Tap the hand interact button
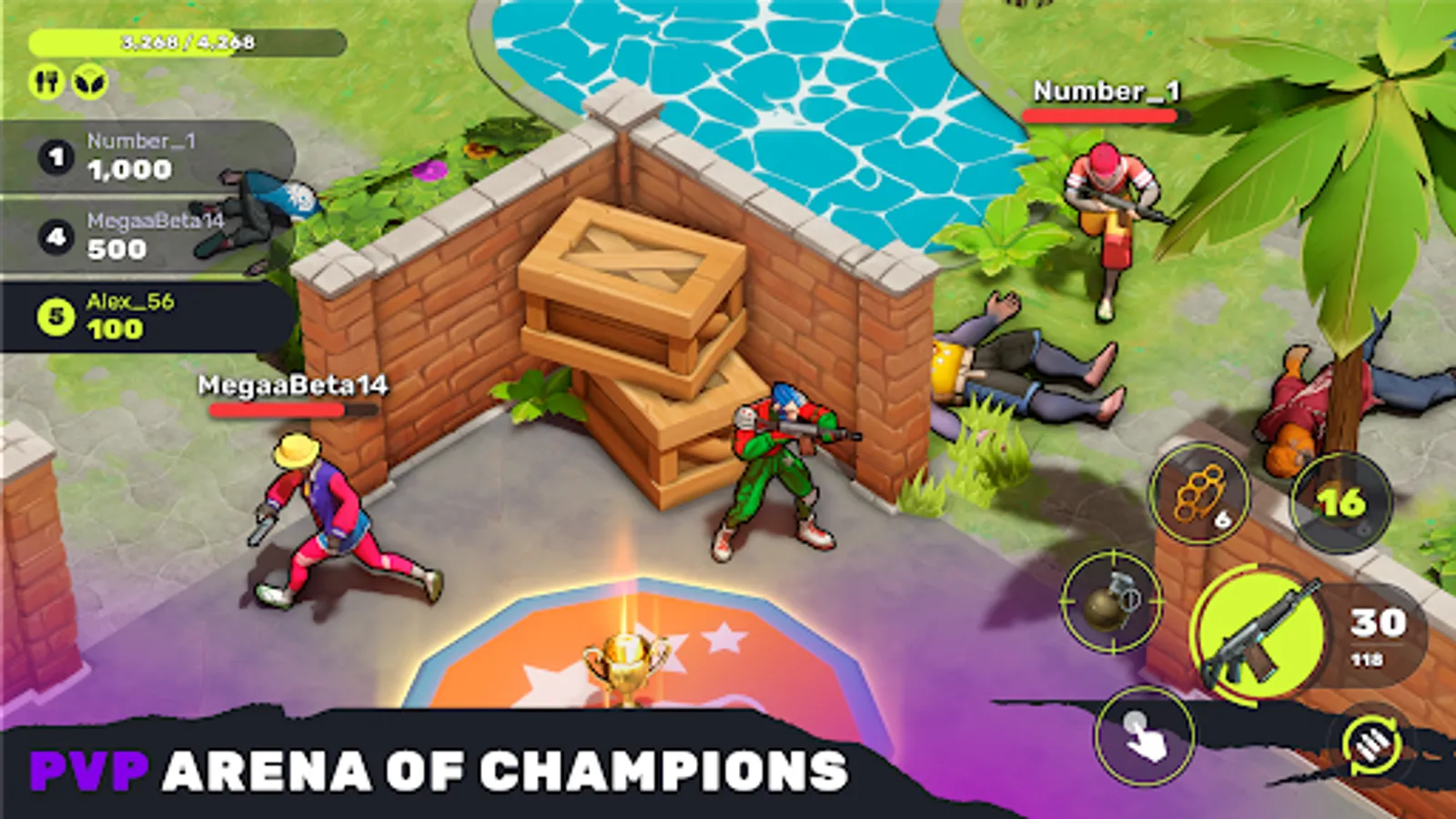The height and width of the screenshot is (819, 1456). [1145, 735]
